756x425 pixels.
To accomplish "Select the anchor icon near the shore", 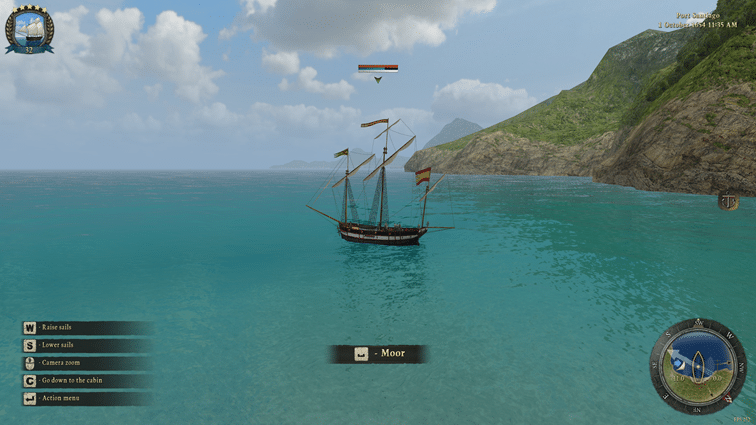I will pyautogui.click(x=729, y=202).
